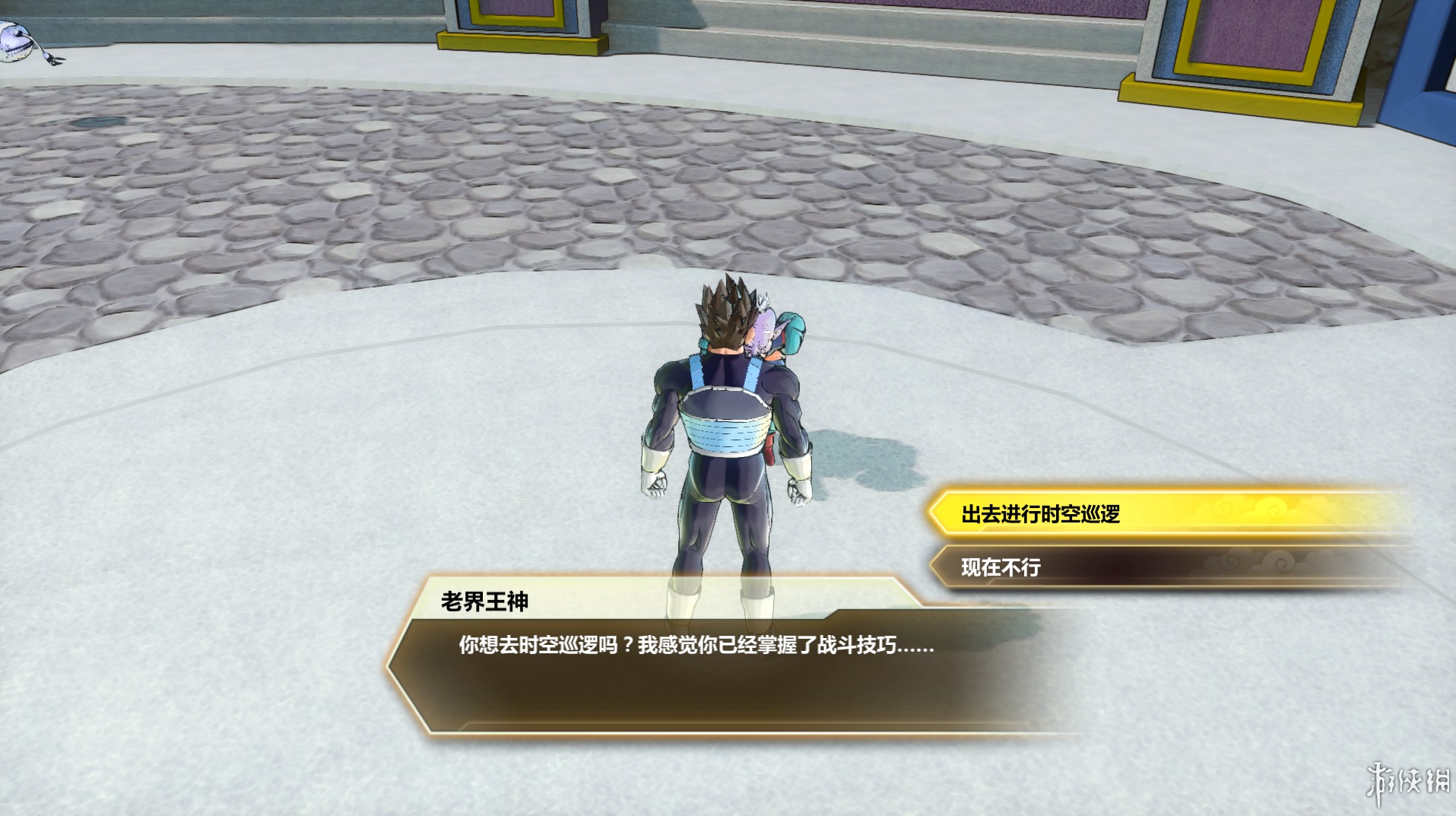Choose 出去进行时空巡逻 dialogue option
Screen dimensions: 1456x816
coord(1040,514)
